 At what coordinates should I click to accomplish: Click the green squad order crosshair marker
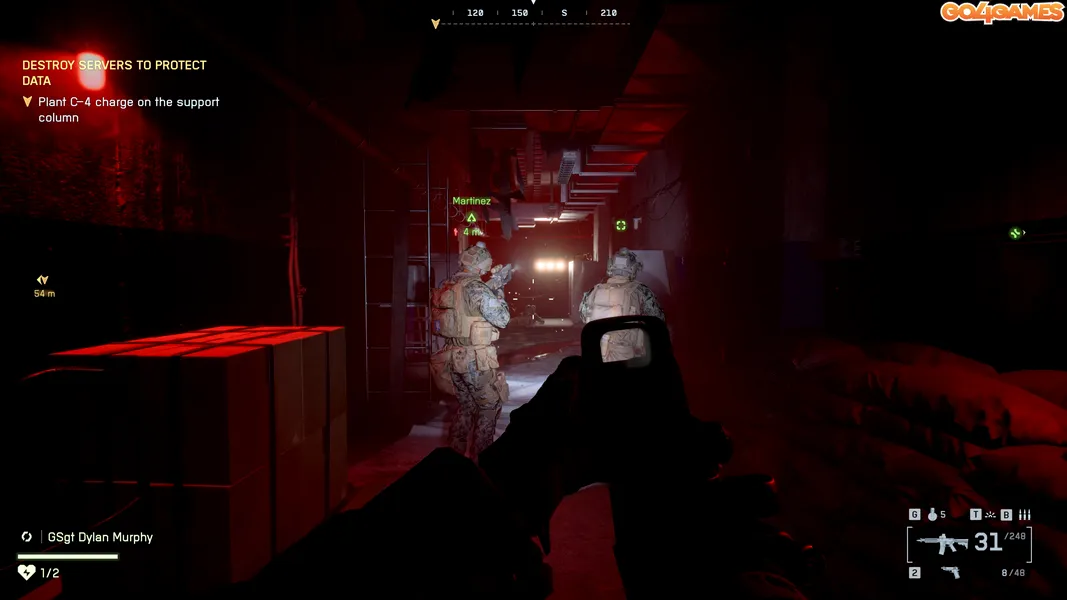point(621,226)
